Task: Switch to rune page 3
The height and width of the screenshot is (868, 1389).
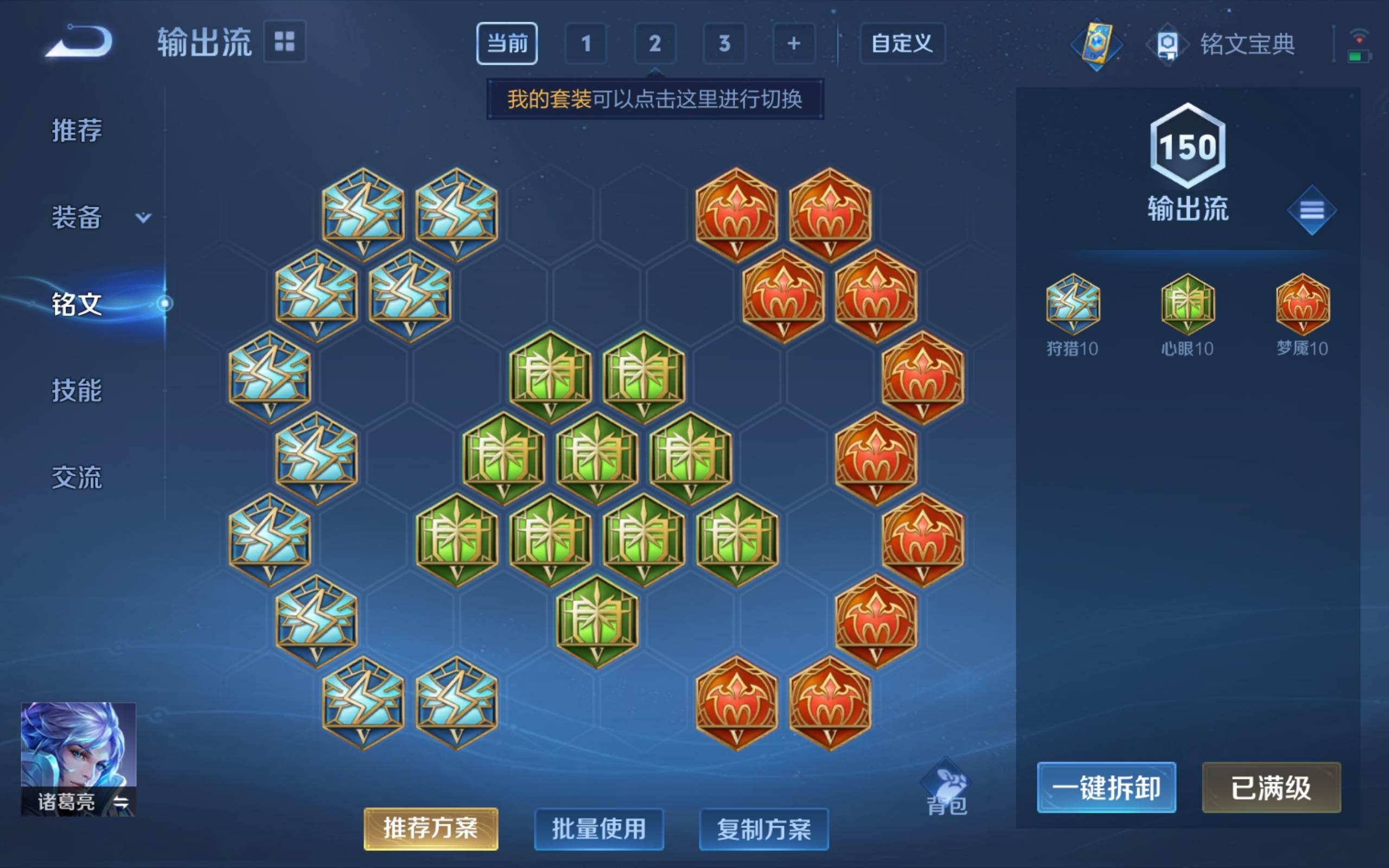Action: tap(724, 43)
